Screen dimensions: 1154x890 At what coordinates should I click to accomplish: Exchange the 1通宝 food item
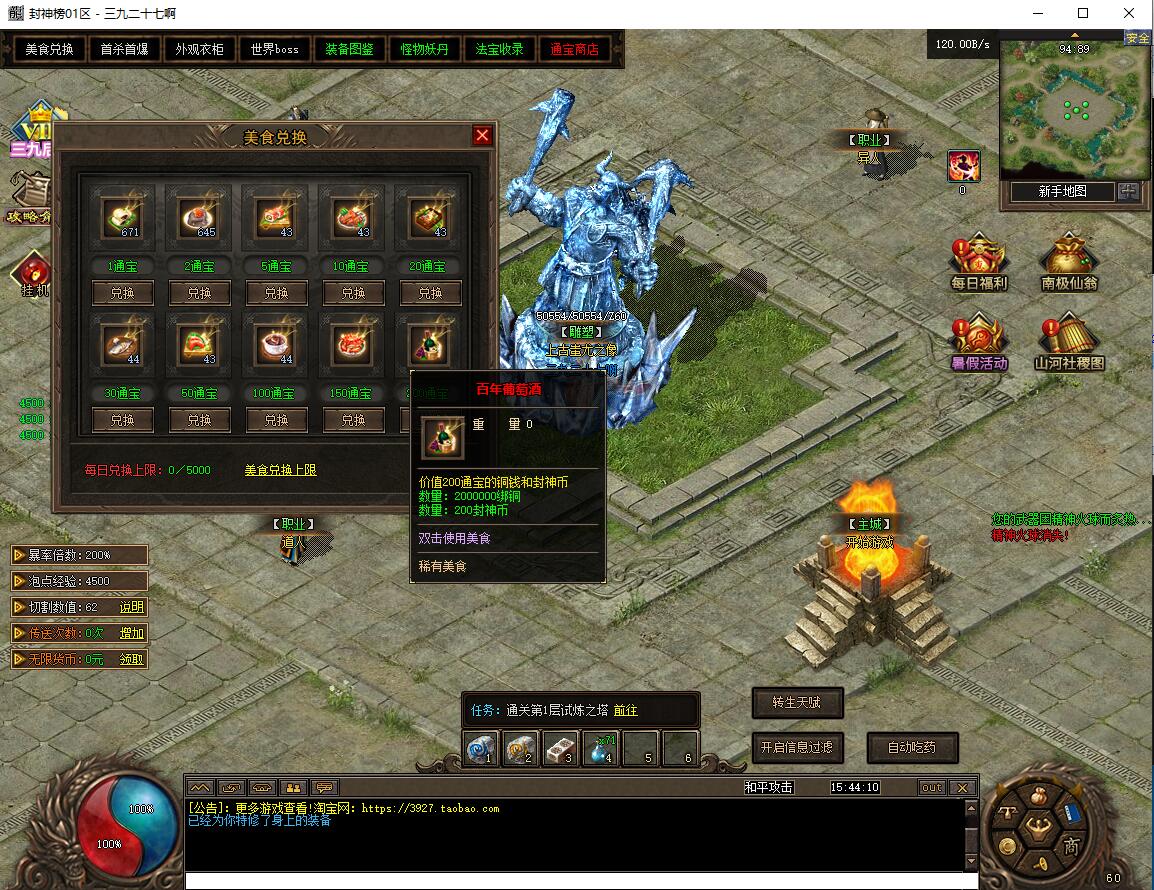pyautogui.click(x=122, y=293)
